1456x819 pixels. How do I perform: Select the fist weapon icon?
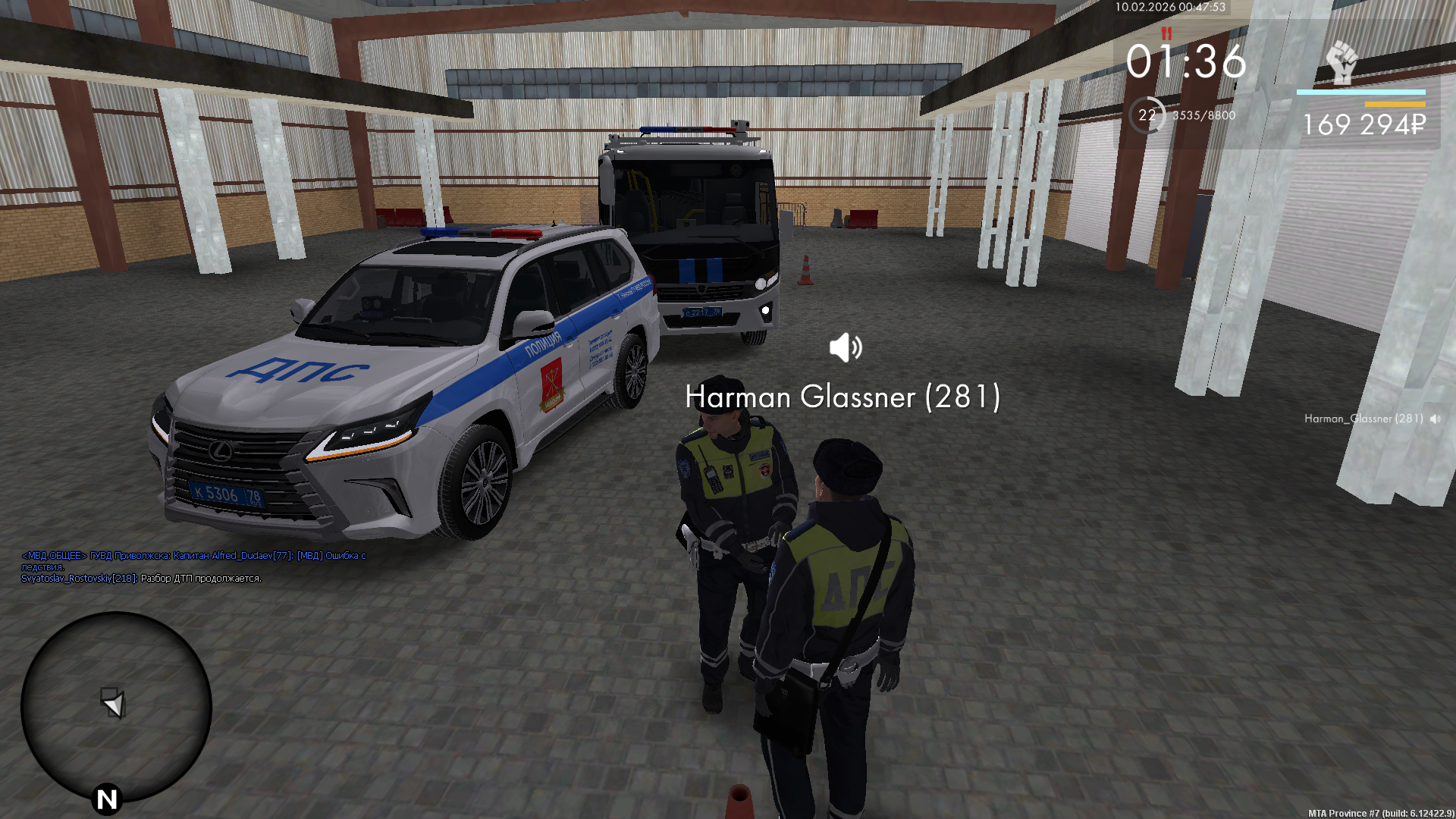click(x=1341, y=62)
